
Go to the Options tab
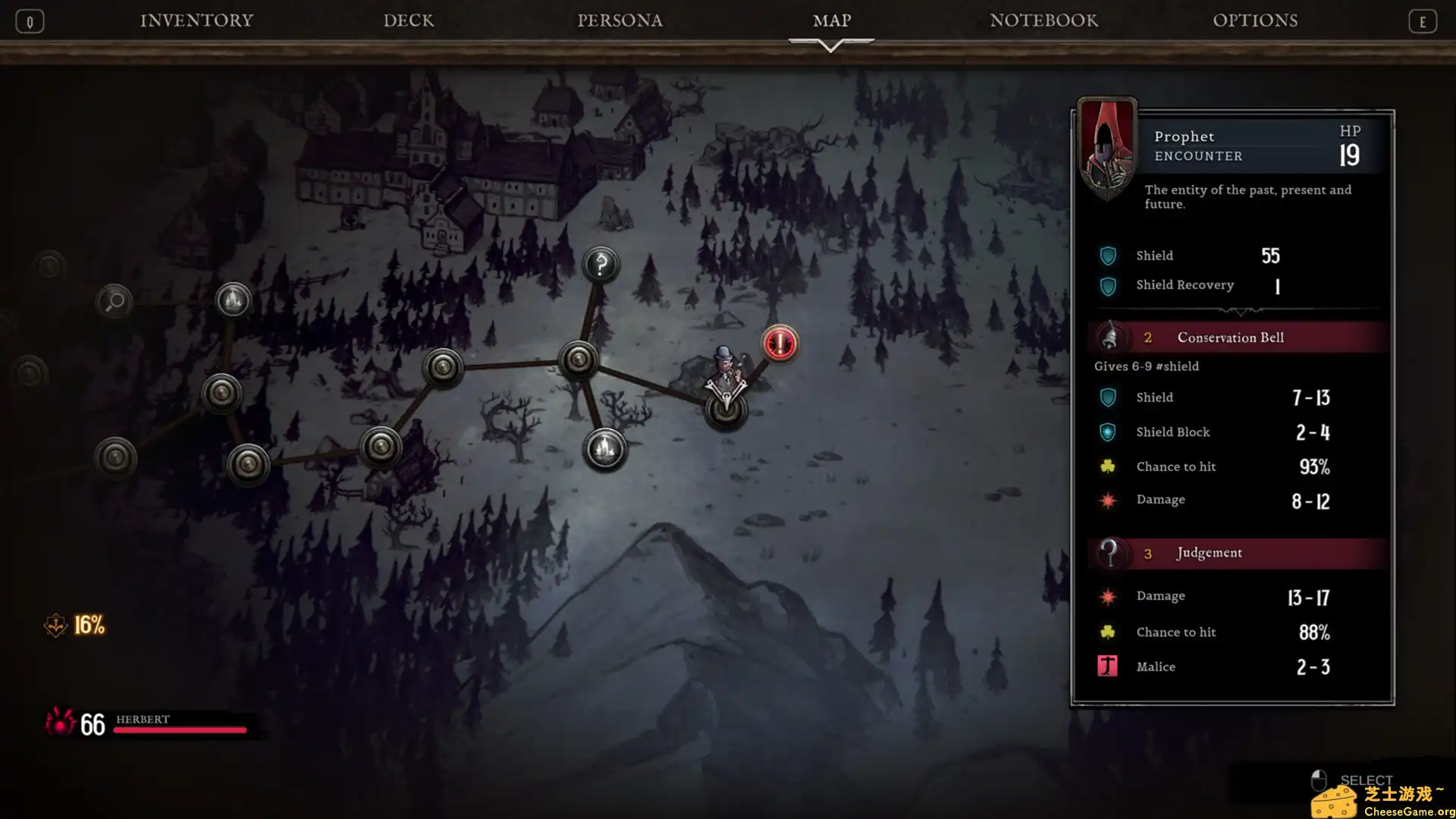click(1255, 20)
